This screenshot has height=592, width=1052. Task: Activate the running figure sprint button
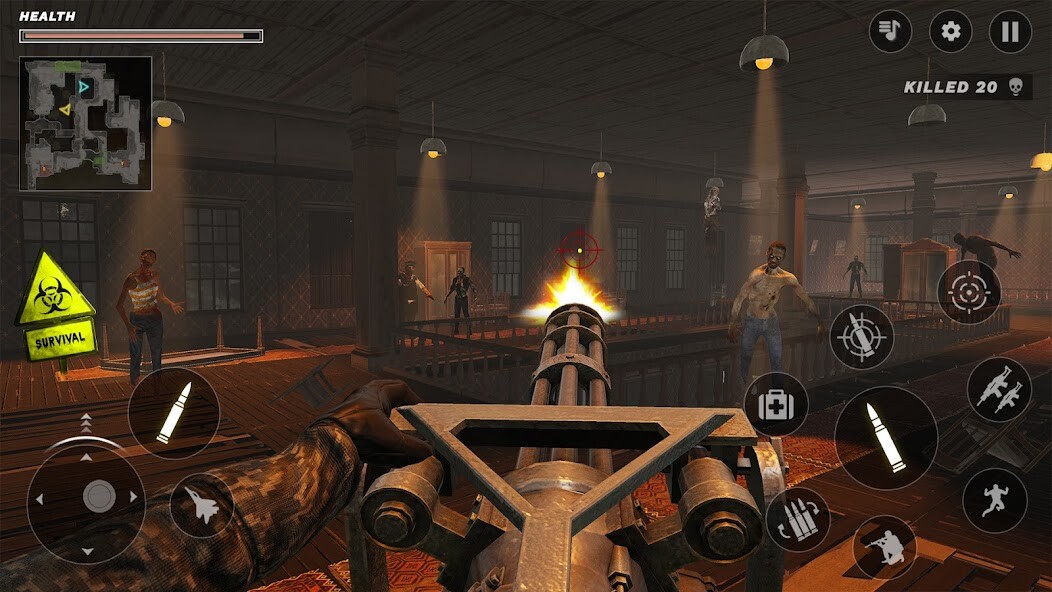[995, 500]
